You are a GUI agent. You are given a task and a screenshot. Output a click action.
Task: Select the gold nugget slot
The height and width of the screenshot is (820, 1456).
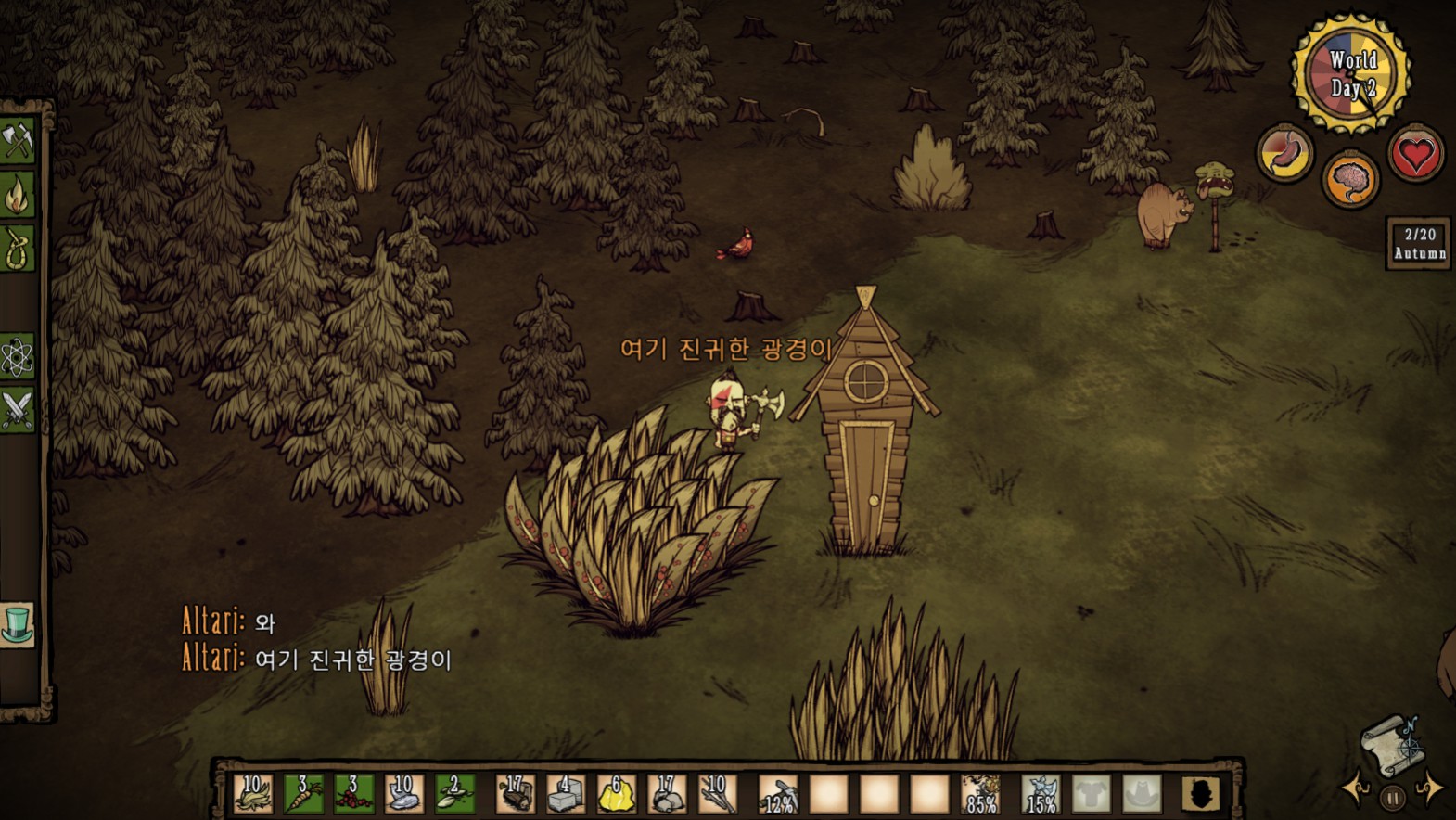point(616,795)
